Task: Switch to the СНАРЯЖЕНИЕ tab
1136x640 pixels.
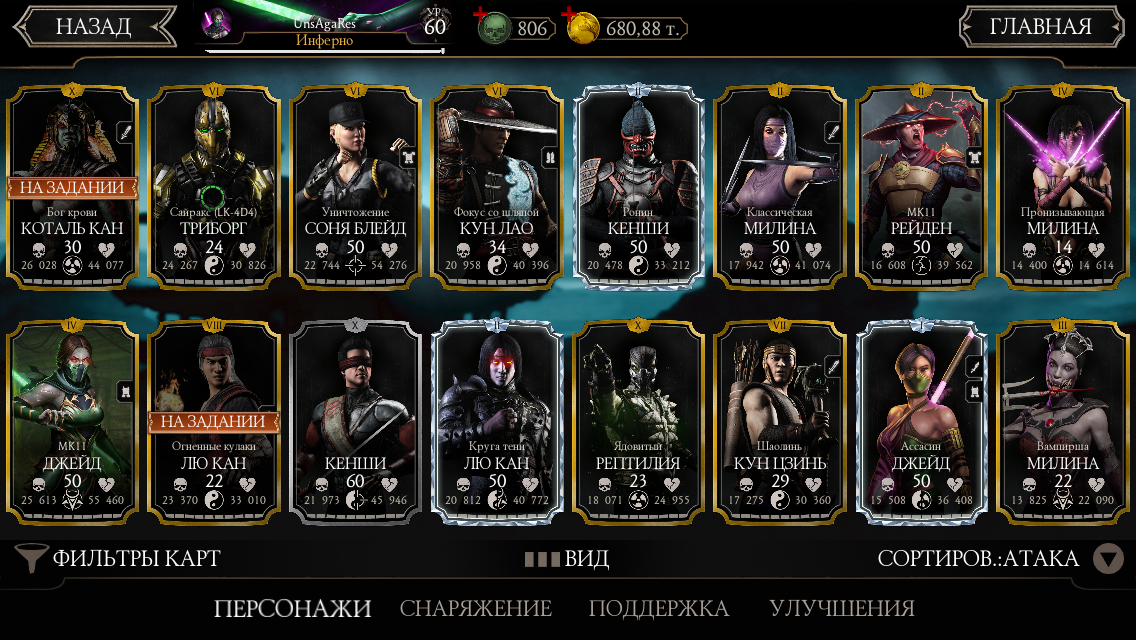Action: pos(476,608)
